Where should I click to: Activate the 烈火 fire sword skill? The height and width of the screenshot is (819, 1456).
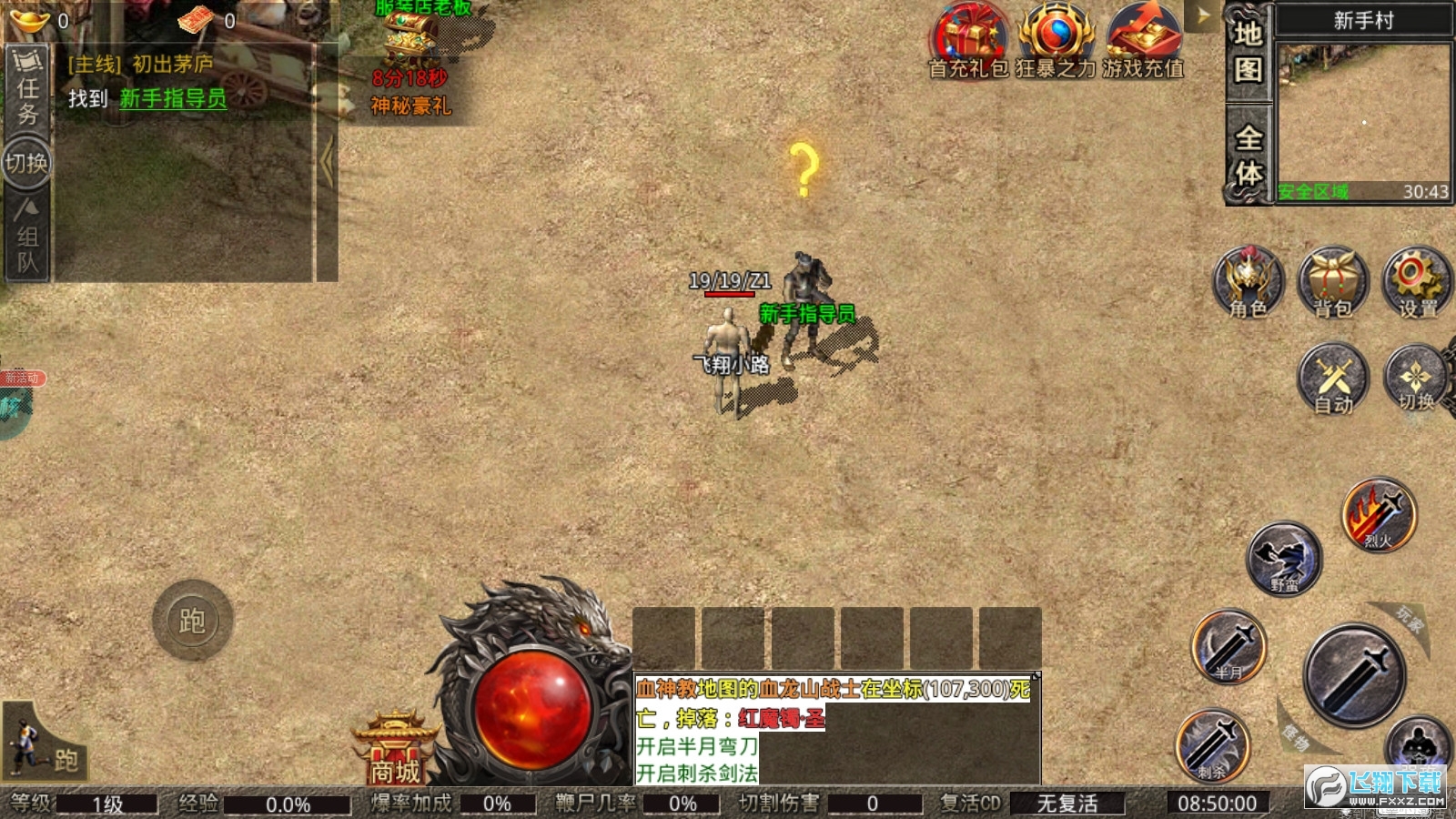(1379, 514)
